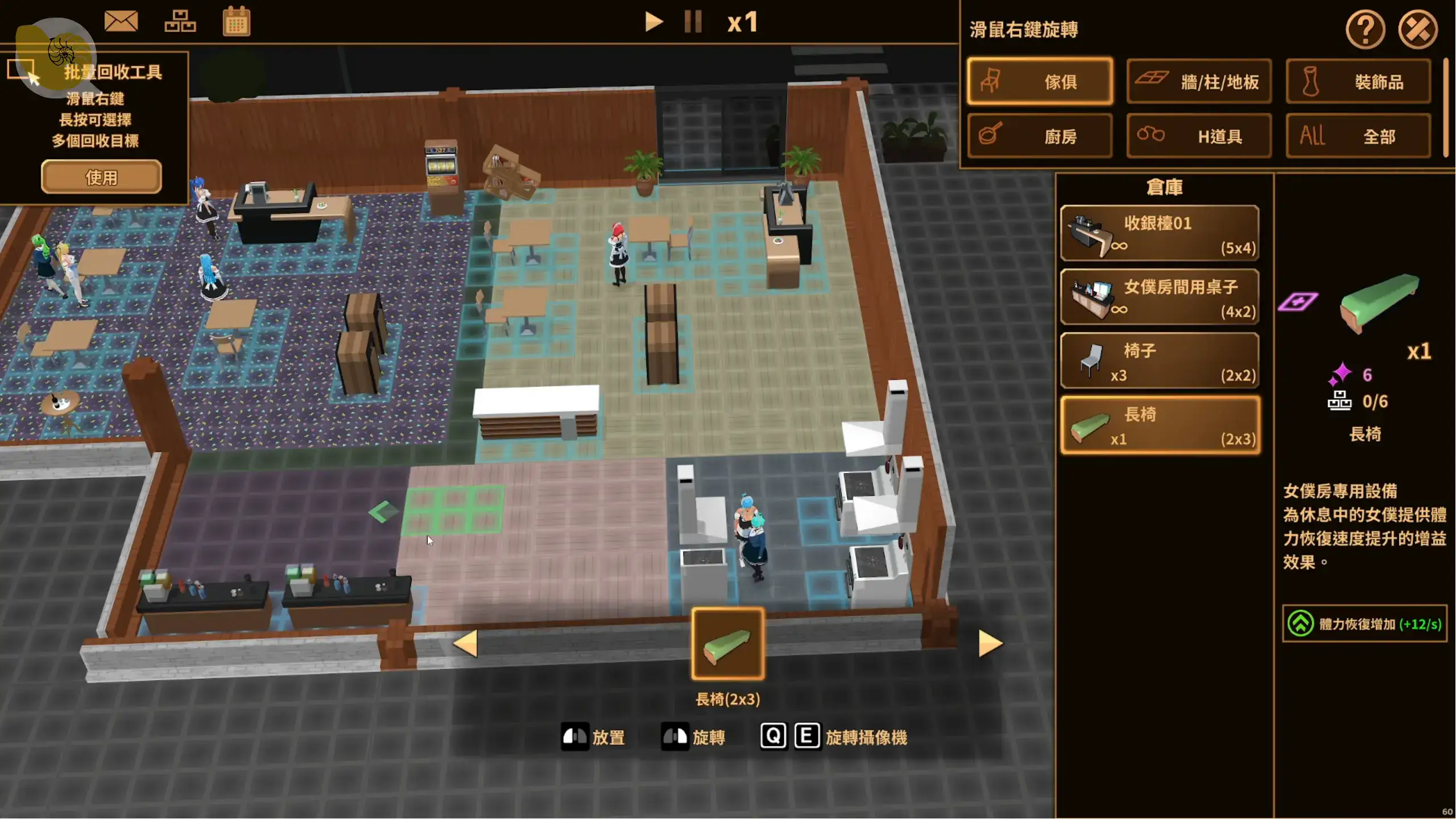Switch to 牆/柱/地板 category
This screenshot has width=1456, height=819.
point(1199,81)
